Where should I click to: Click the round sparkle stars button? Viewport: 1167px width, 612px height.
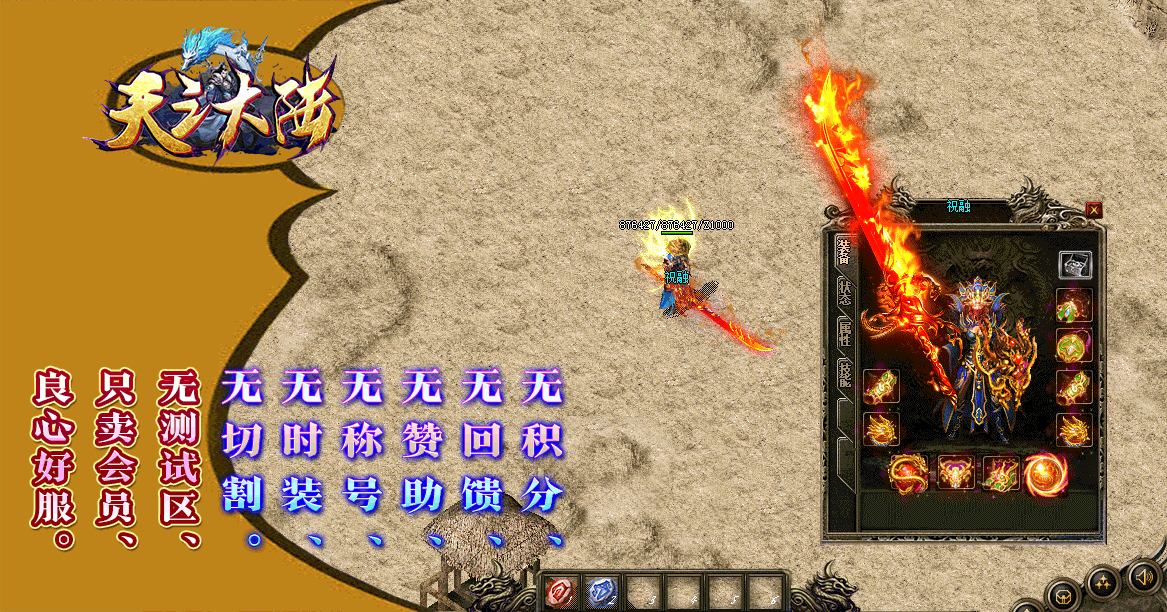click(x=1102, y=581)
